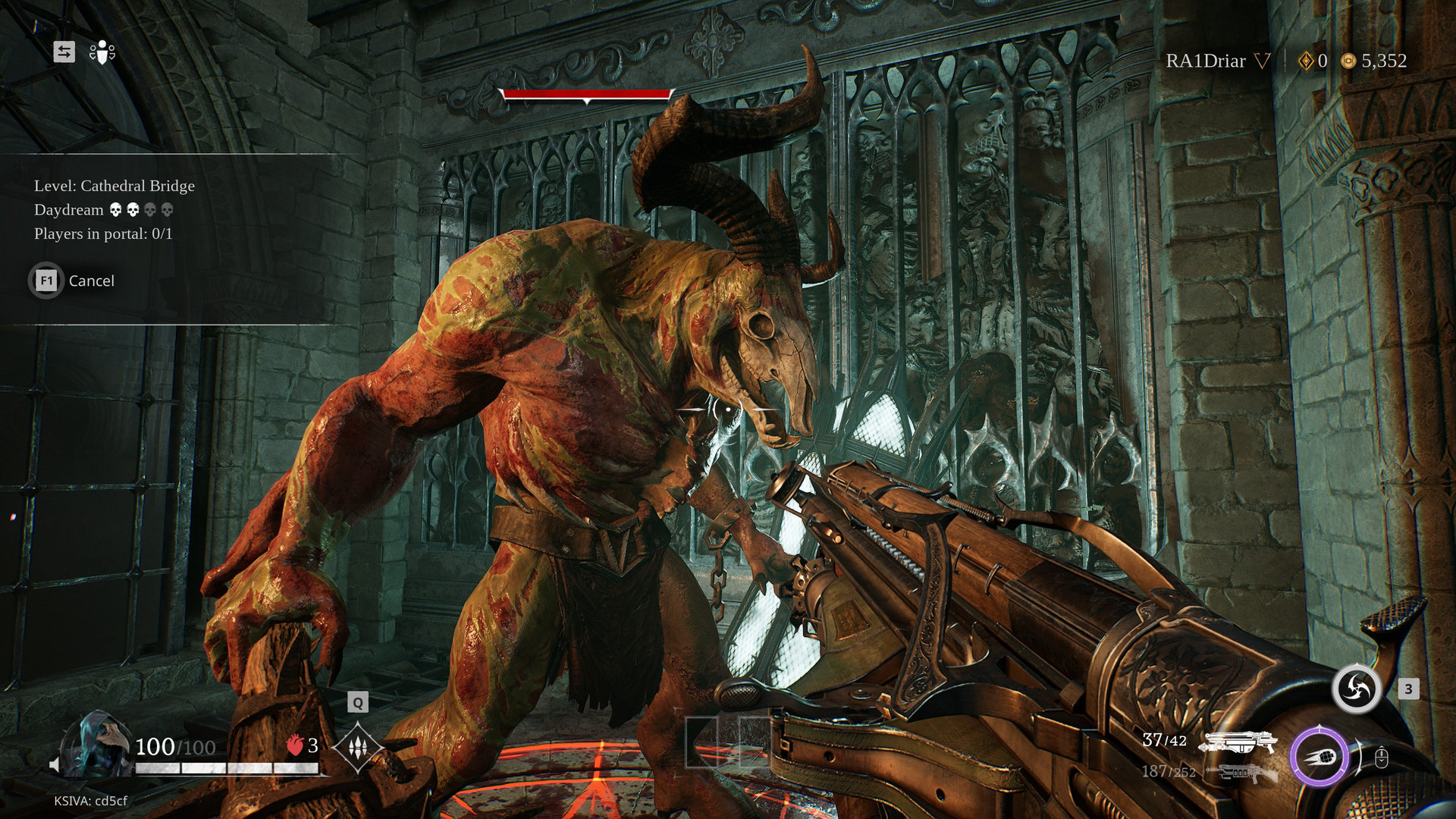Screen dimensions: 1456x819
Task: Open the character figure icon
Action: 102,52
